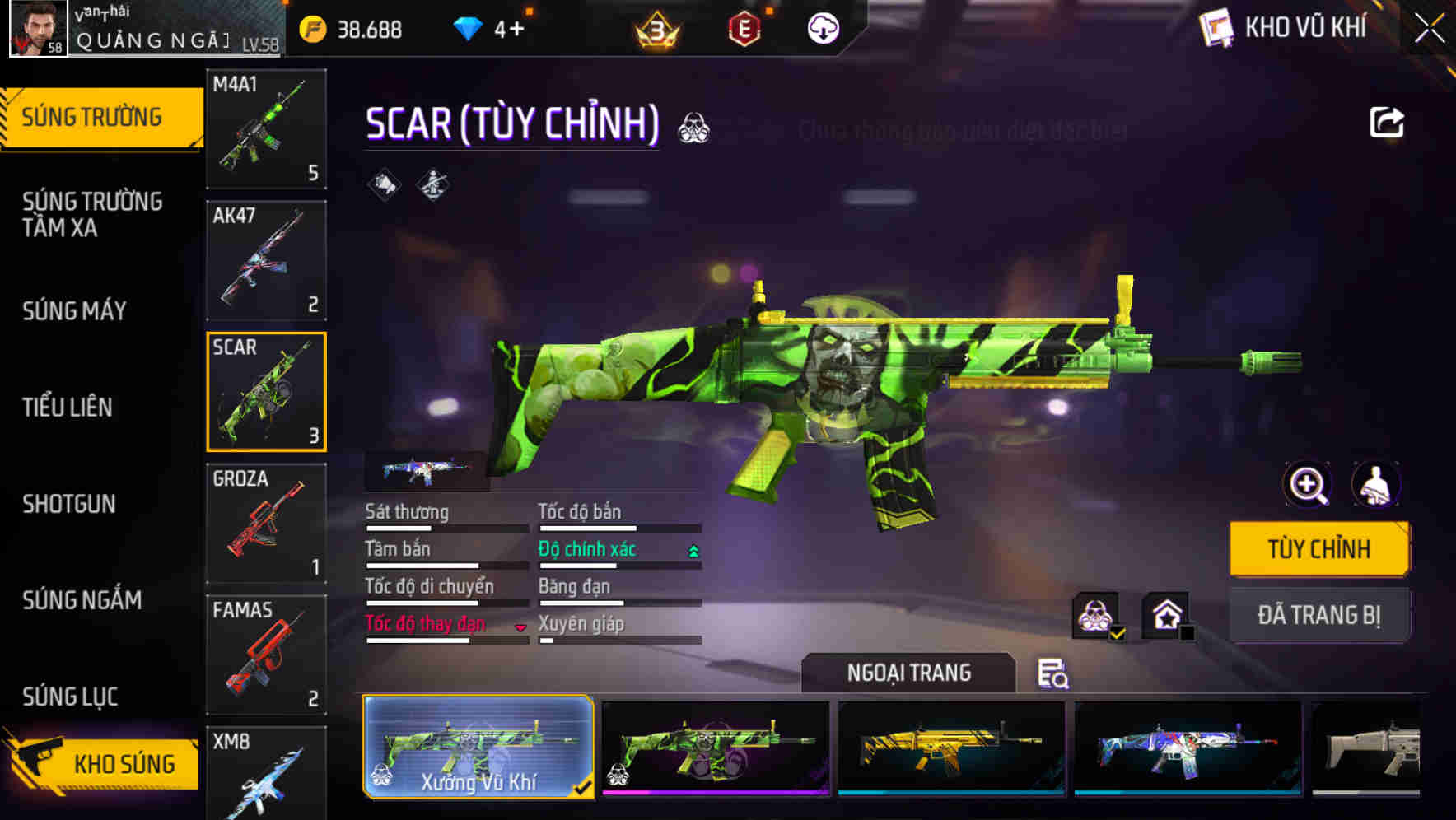The image size is (1456, 820).
Task: Tap the share icon near Kho Vũ Khí
Action: point(1386,122)
